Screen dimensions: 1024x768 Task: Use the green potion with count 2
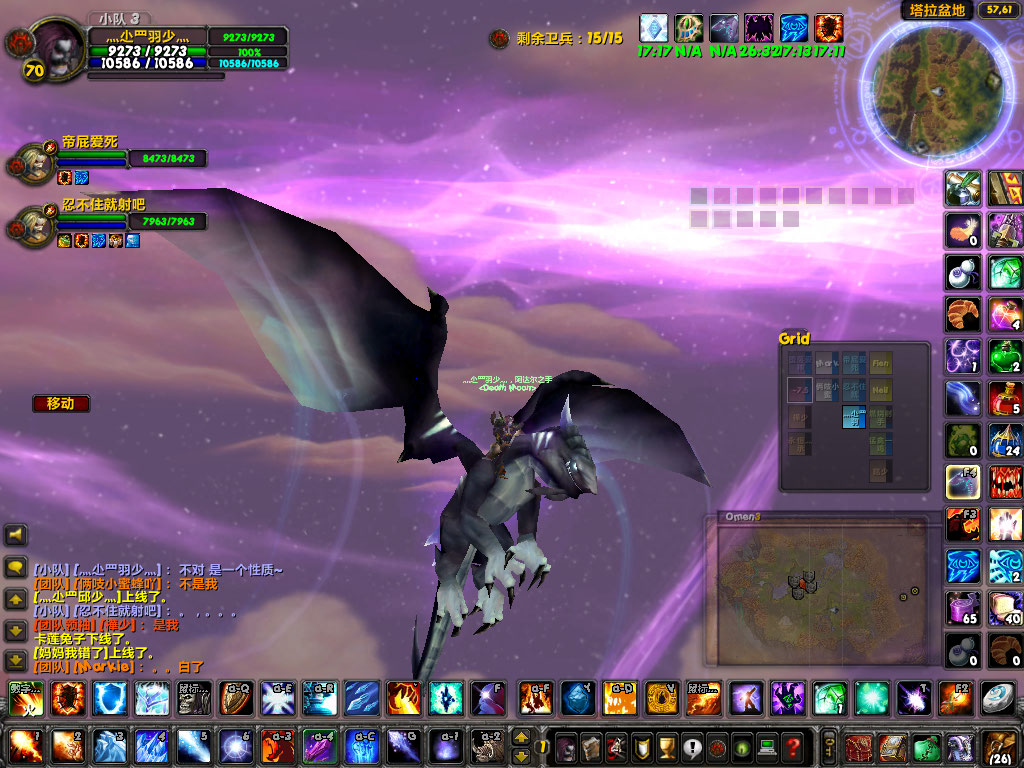[x=1005, y=355]
